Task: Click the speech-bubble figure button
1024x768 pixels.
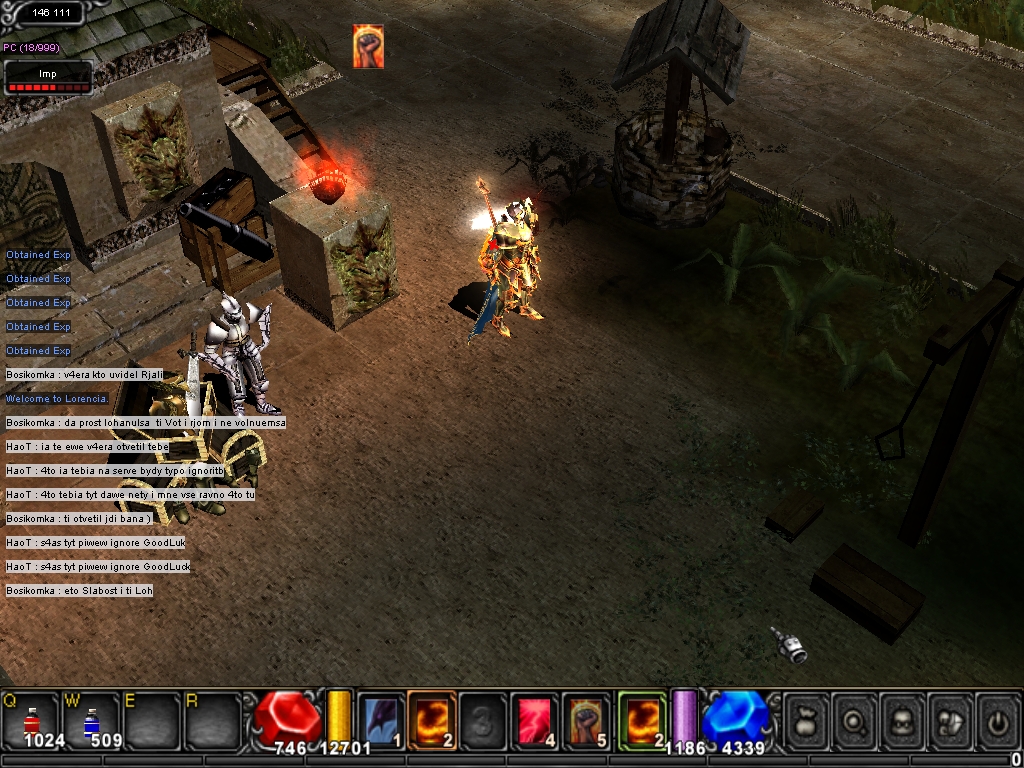Action: (952, 720)
